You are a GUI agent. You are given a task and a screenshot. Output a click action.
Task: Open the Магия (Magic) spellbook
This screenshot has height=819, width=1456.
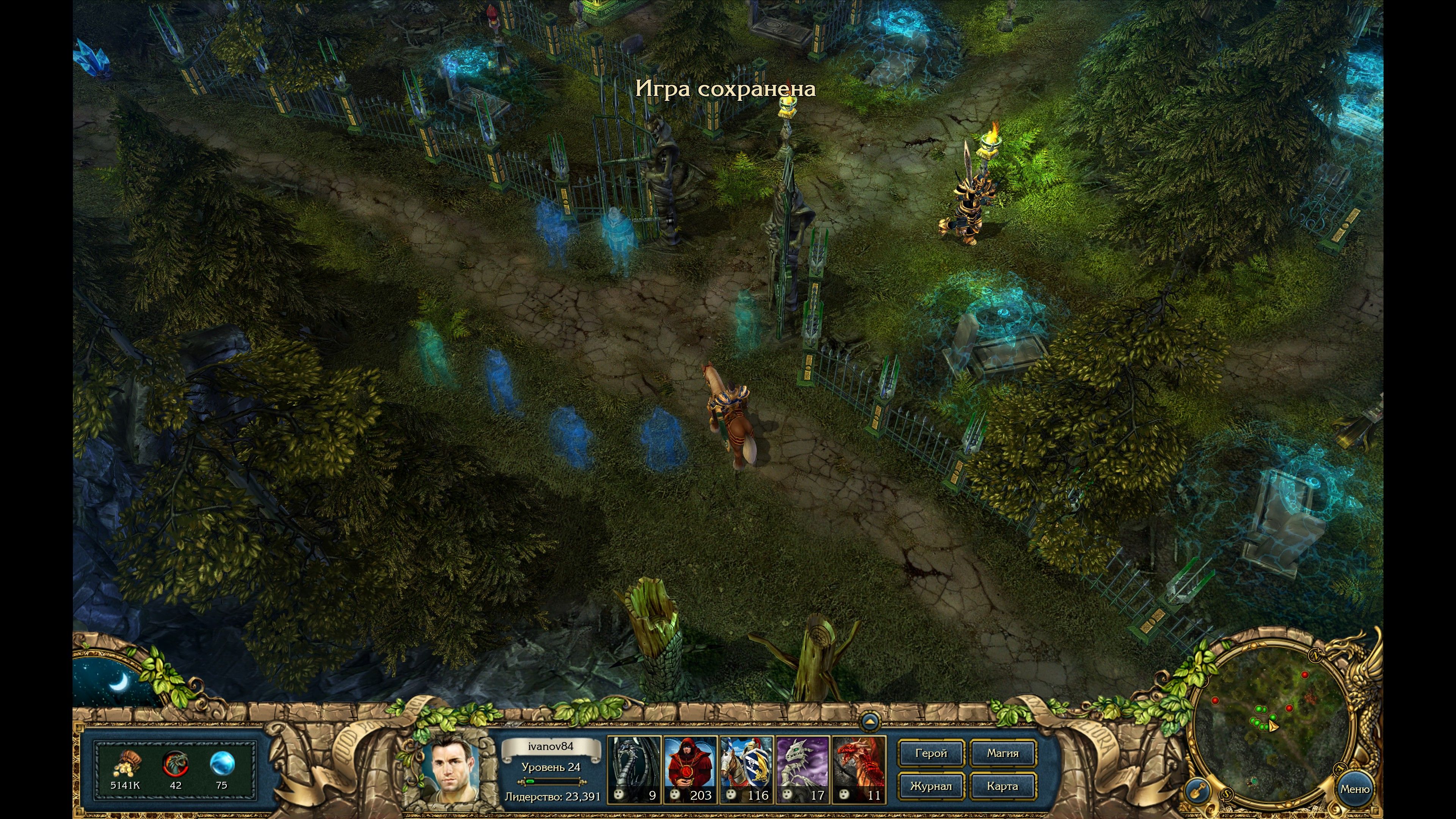coord(1003,753)
